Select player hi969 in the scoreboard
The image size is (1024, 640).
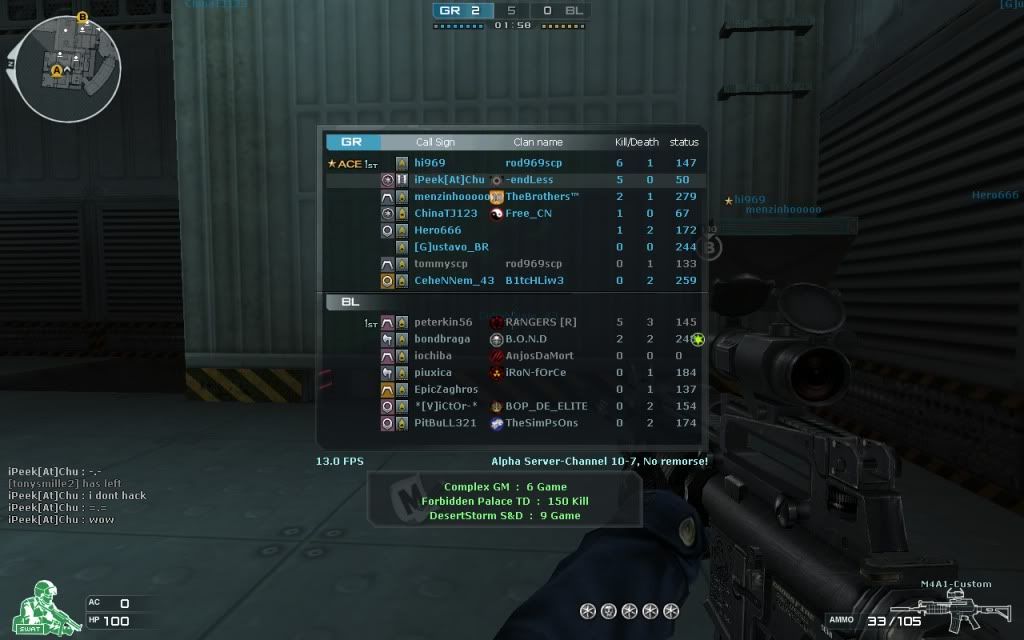430,163
